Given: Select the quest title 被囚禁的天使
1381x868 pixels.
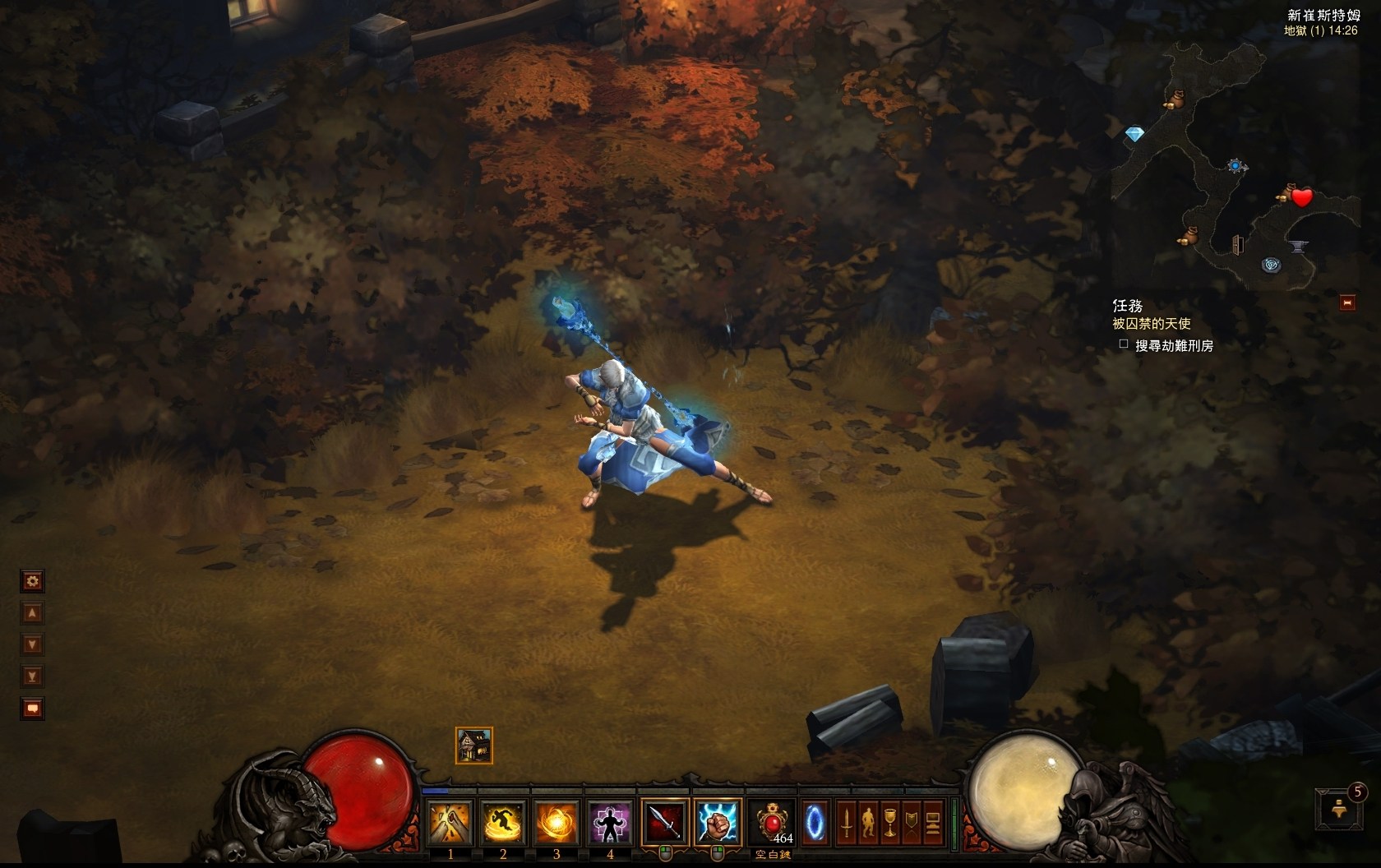Looking at the screenshot, I should (x=1152, y=324).
